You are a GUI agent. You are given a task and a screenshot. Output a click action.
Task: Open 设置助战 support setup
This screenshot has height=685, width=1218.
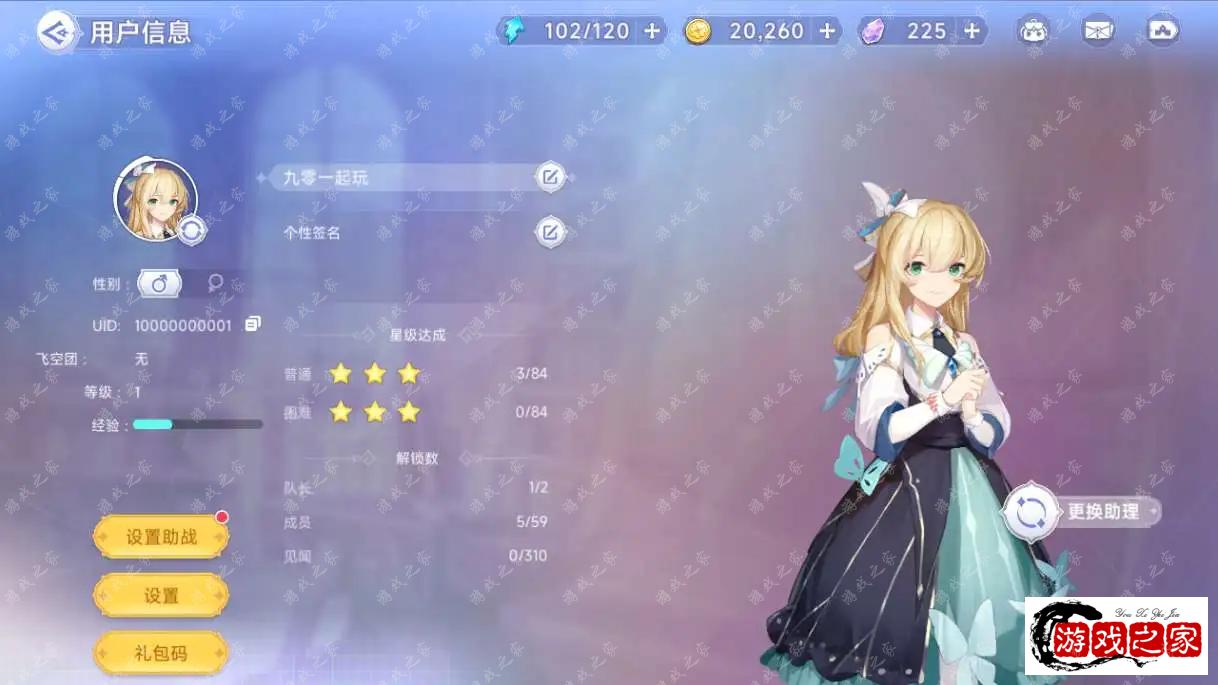coord(161,537)
